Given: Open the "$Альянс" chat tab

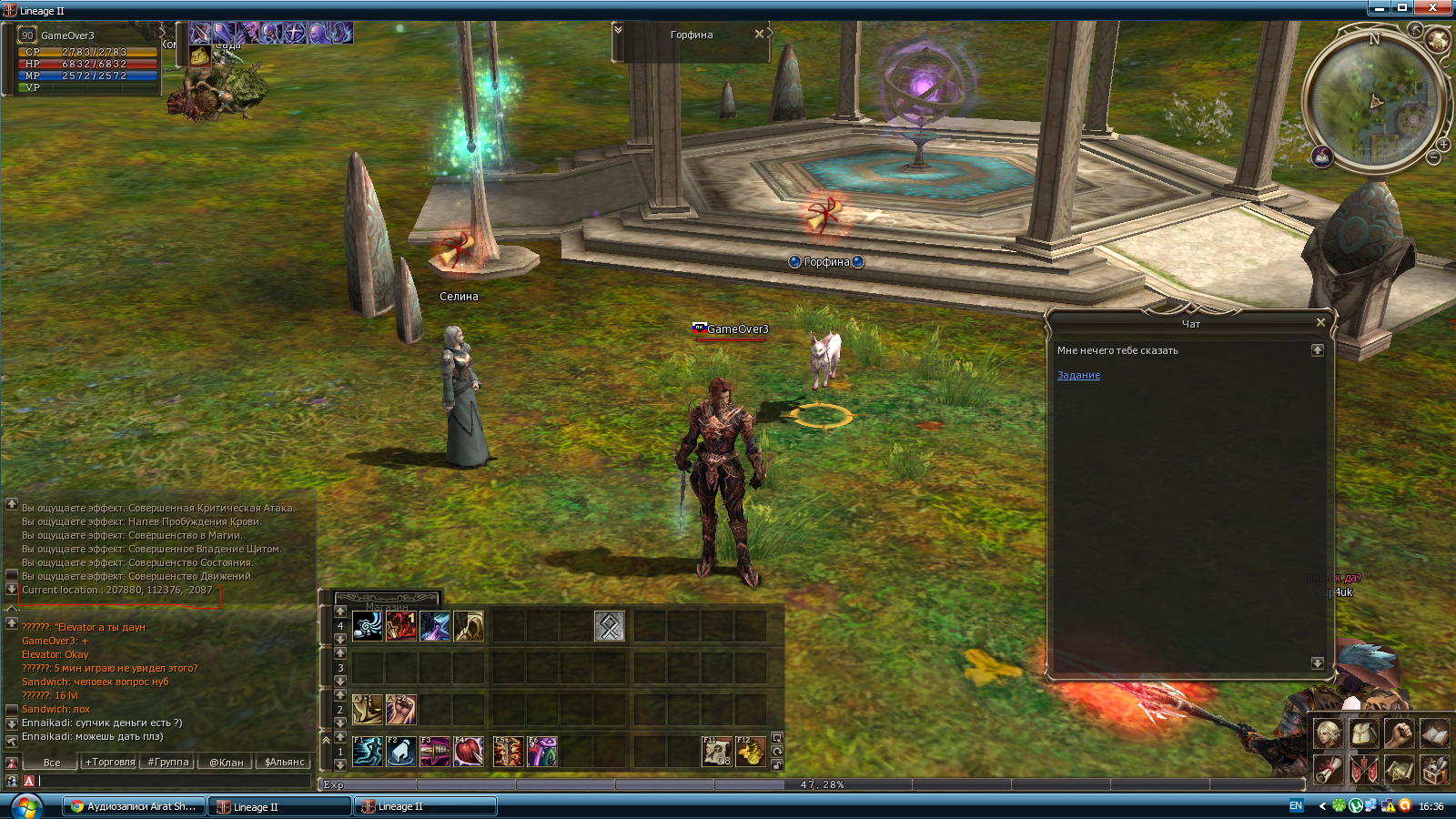Looking at the screenshot, I should 284,762.
